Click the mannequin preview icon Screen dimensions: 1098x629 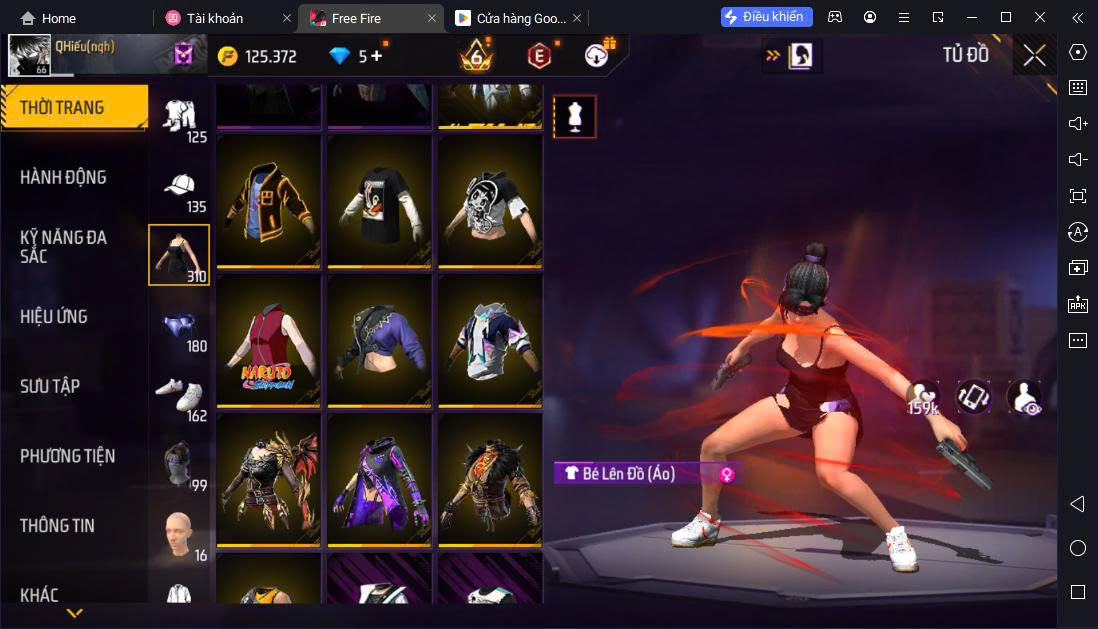tap(575, 117)
